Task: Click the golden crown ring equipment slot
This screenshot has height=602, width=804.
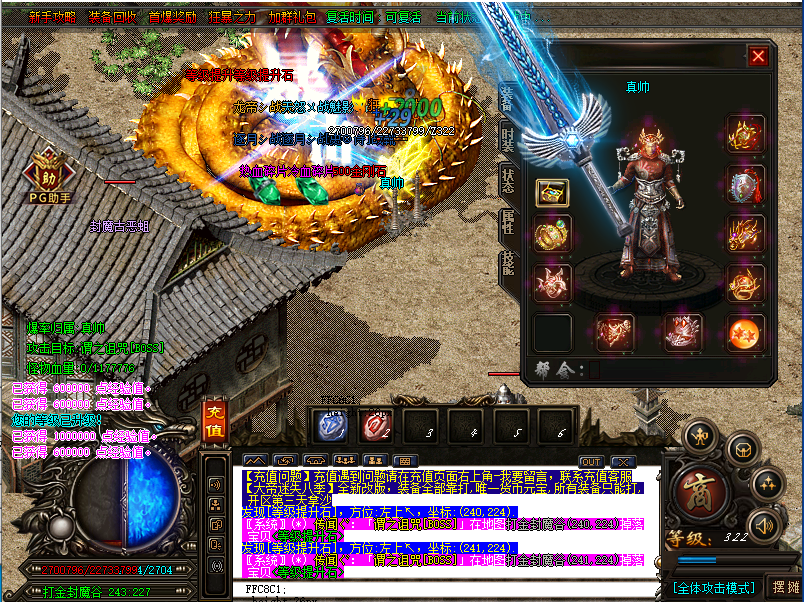Action: click(x=553, y=233)
